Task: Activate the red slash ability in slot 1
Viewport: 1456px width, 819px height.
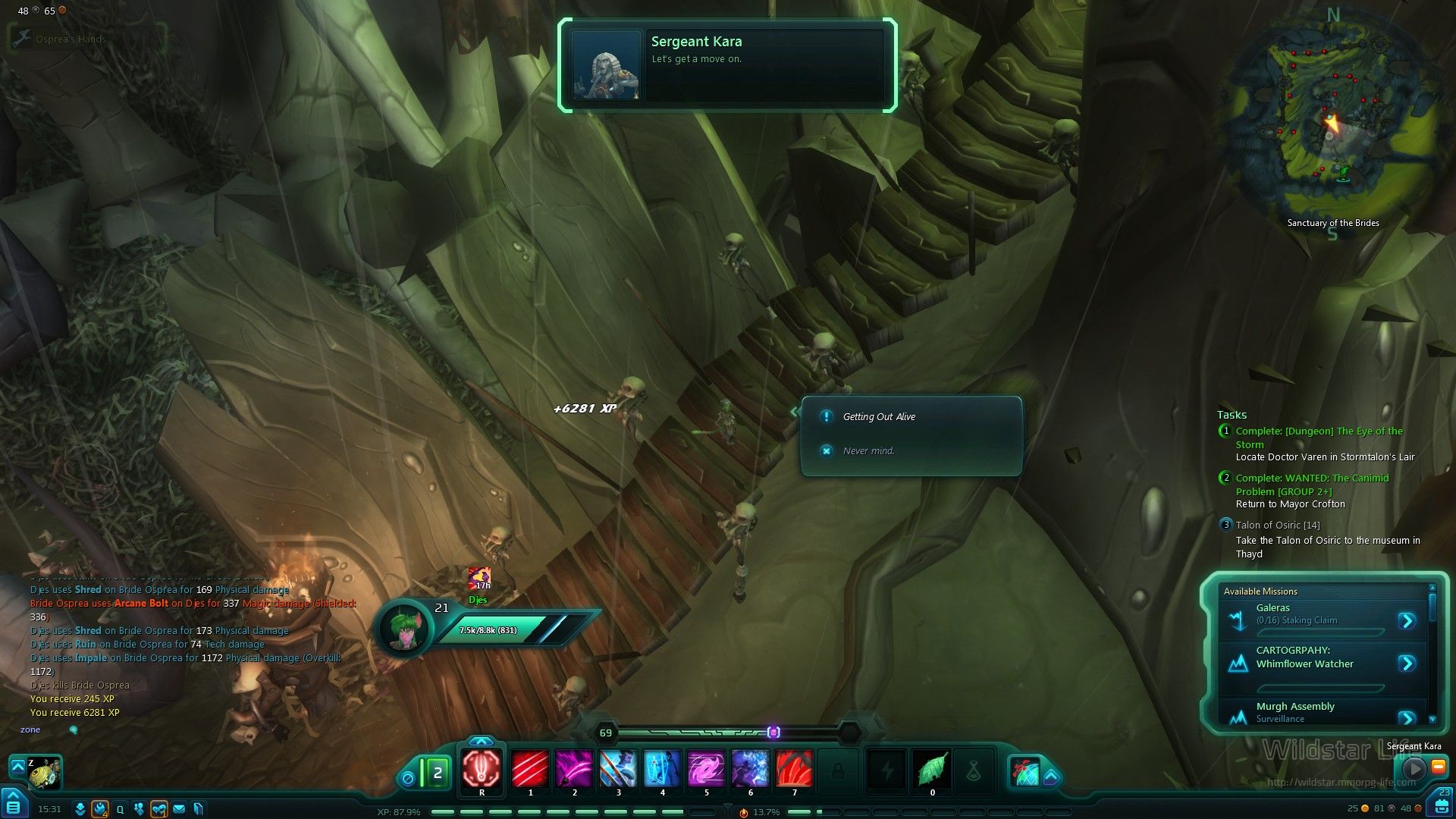Action: 530,769
